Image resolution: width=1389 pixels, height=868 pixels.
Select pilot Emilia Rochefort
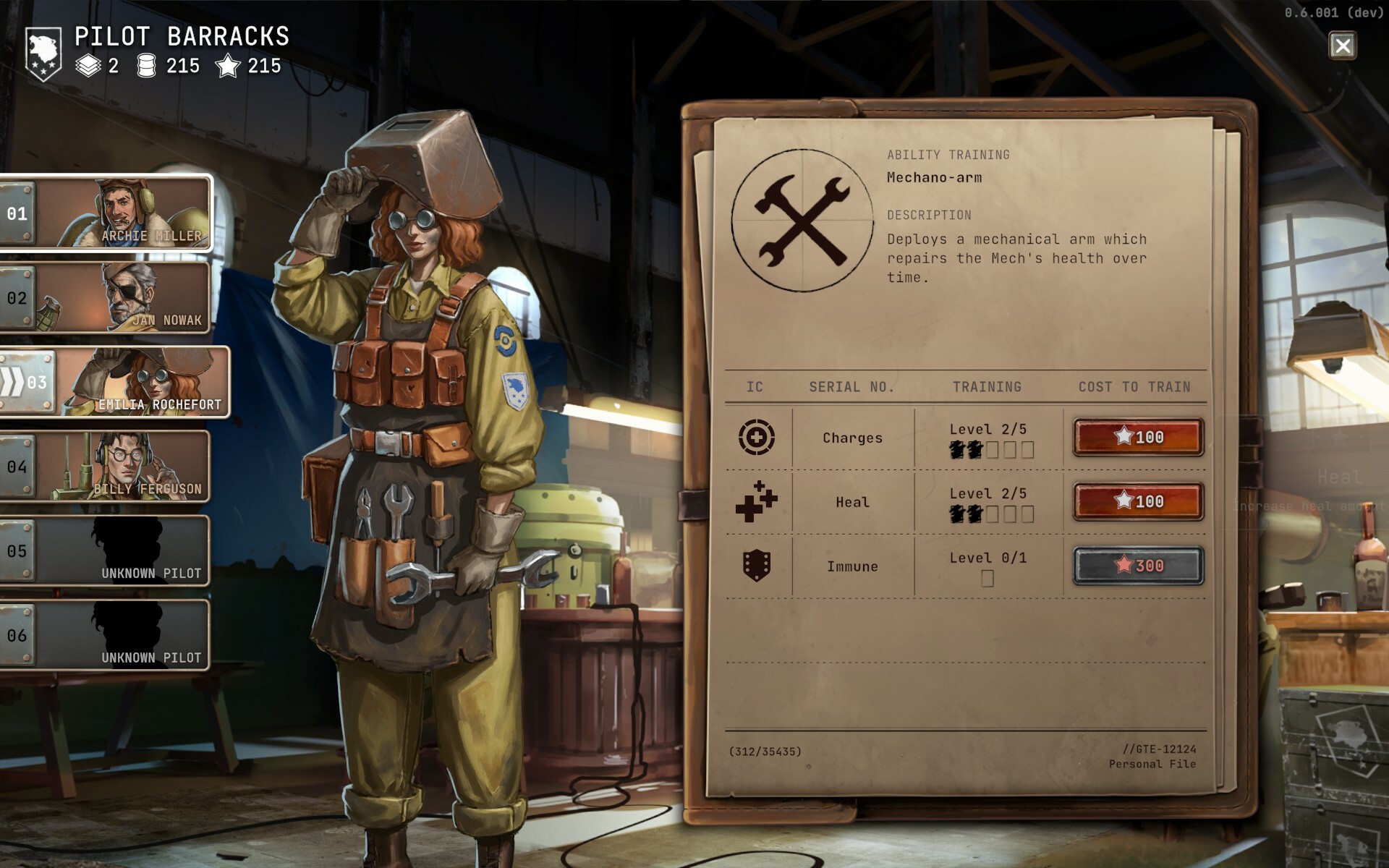116,382
